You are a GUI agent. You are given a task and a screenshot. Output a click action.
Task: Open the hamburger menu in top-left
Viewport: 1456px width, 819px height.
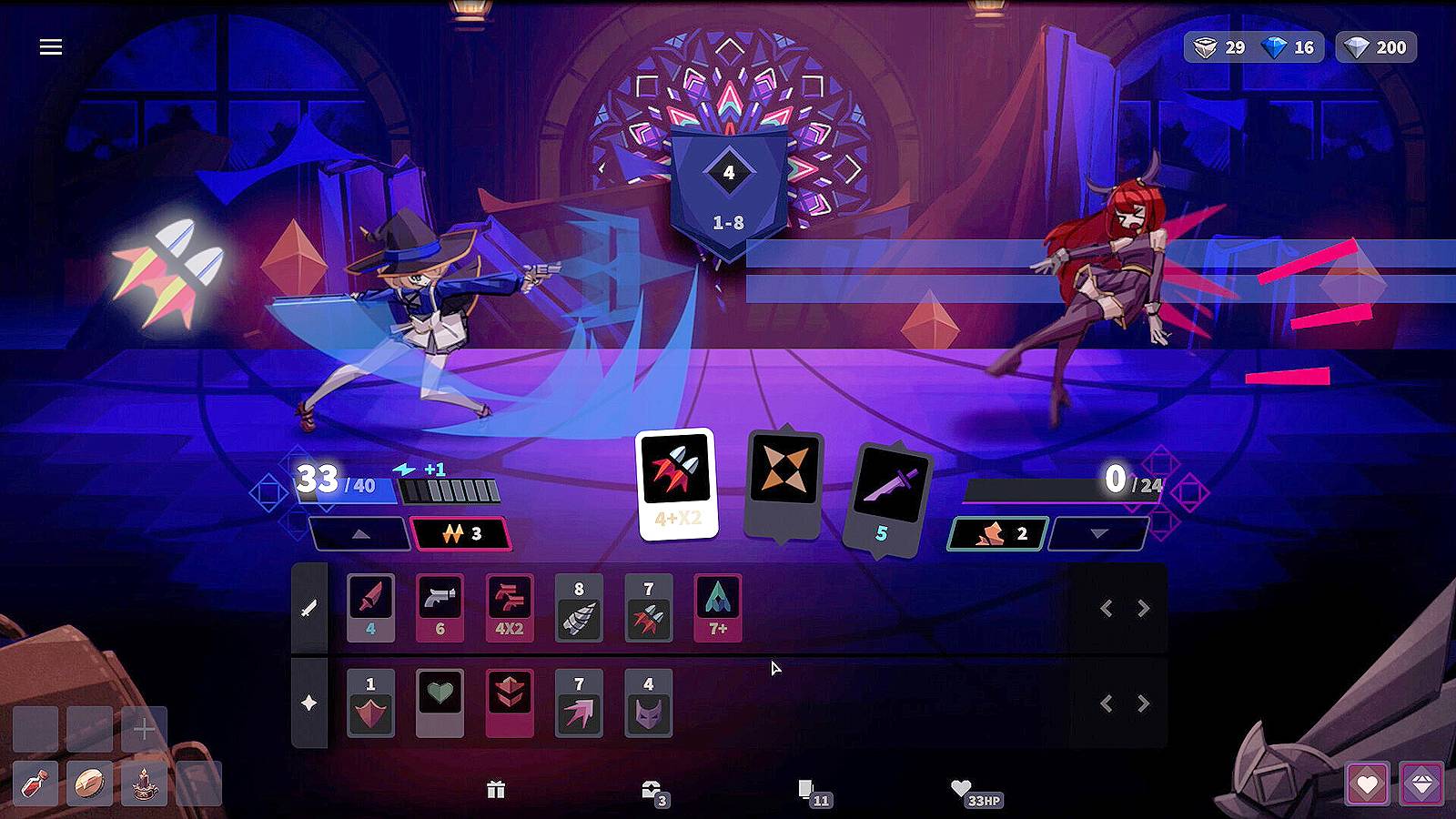pos(52,46)
